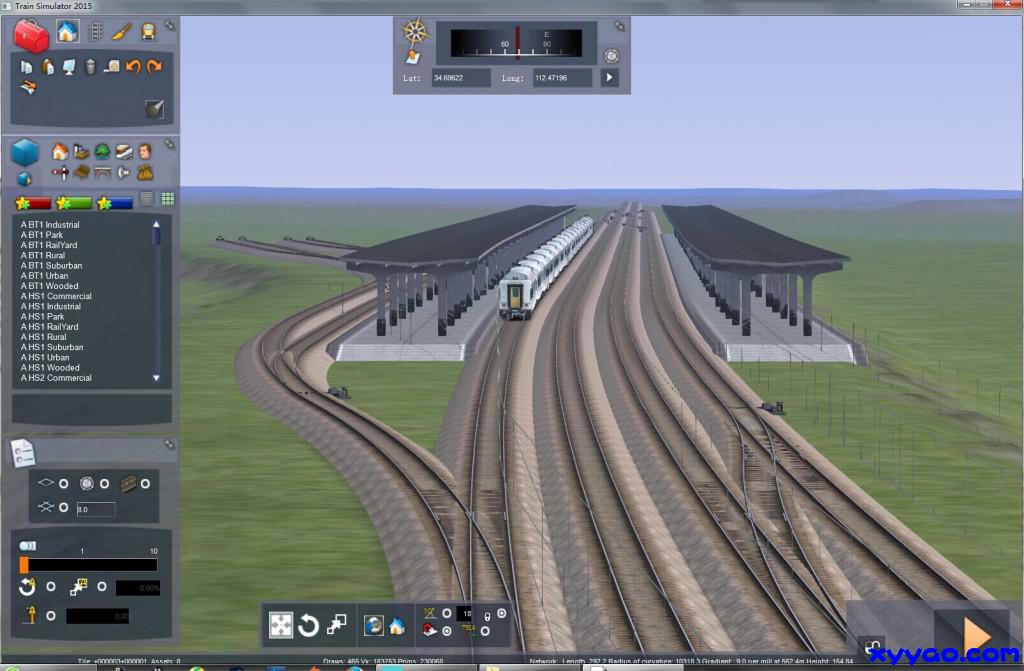This screenshot has width=1024, height=671.
Task: Redo the edit with the orange arrow
Action: point(154,67)
